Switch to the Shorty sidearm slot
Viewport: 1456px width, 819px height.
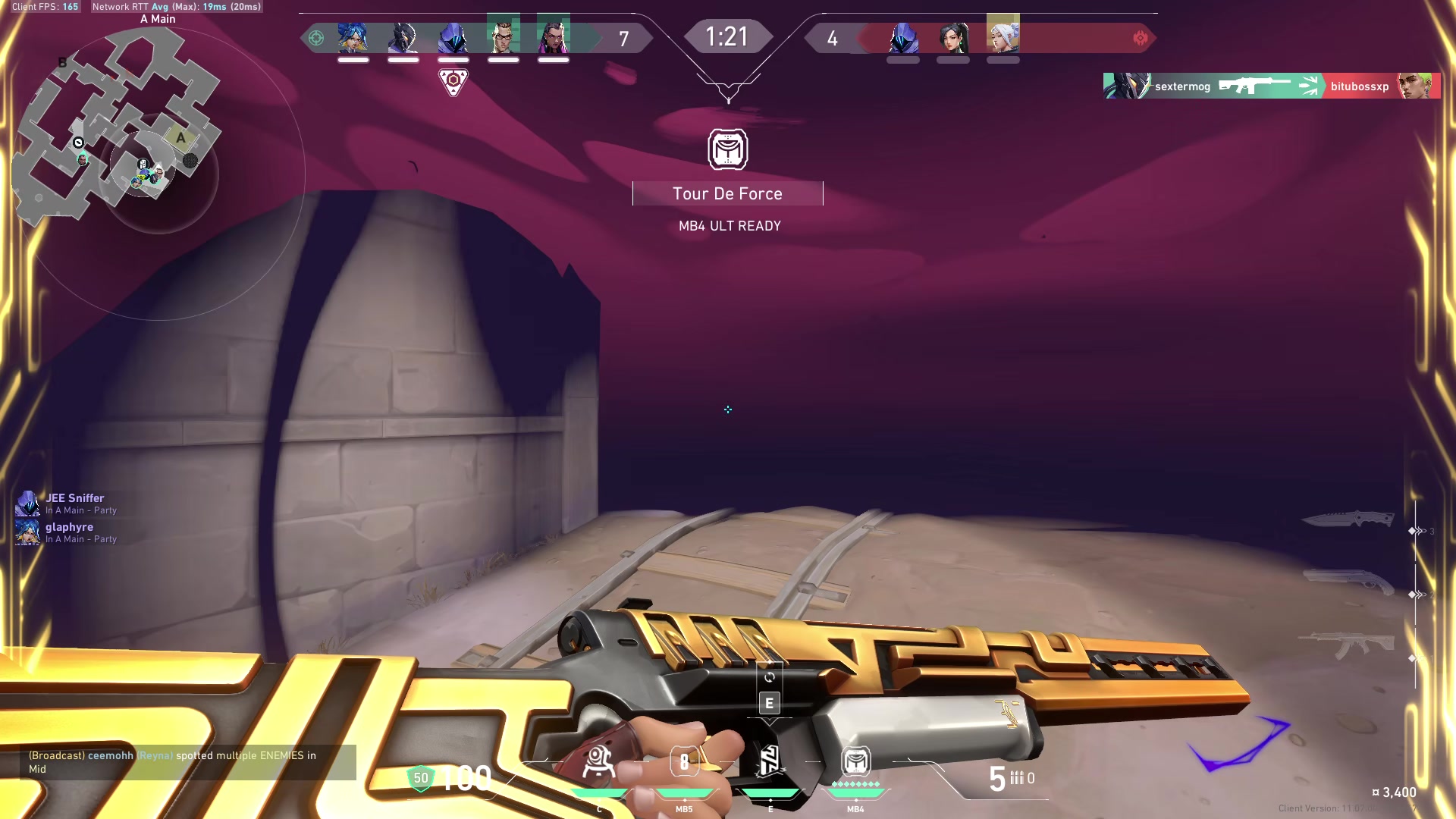pyautogui.click(x=1348, y=582)
